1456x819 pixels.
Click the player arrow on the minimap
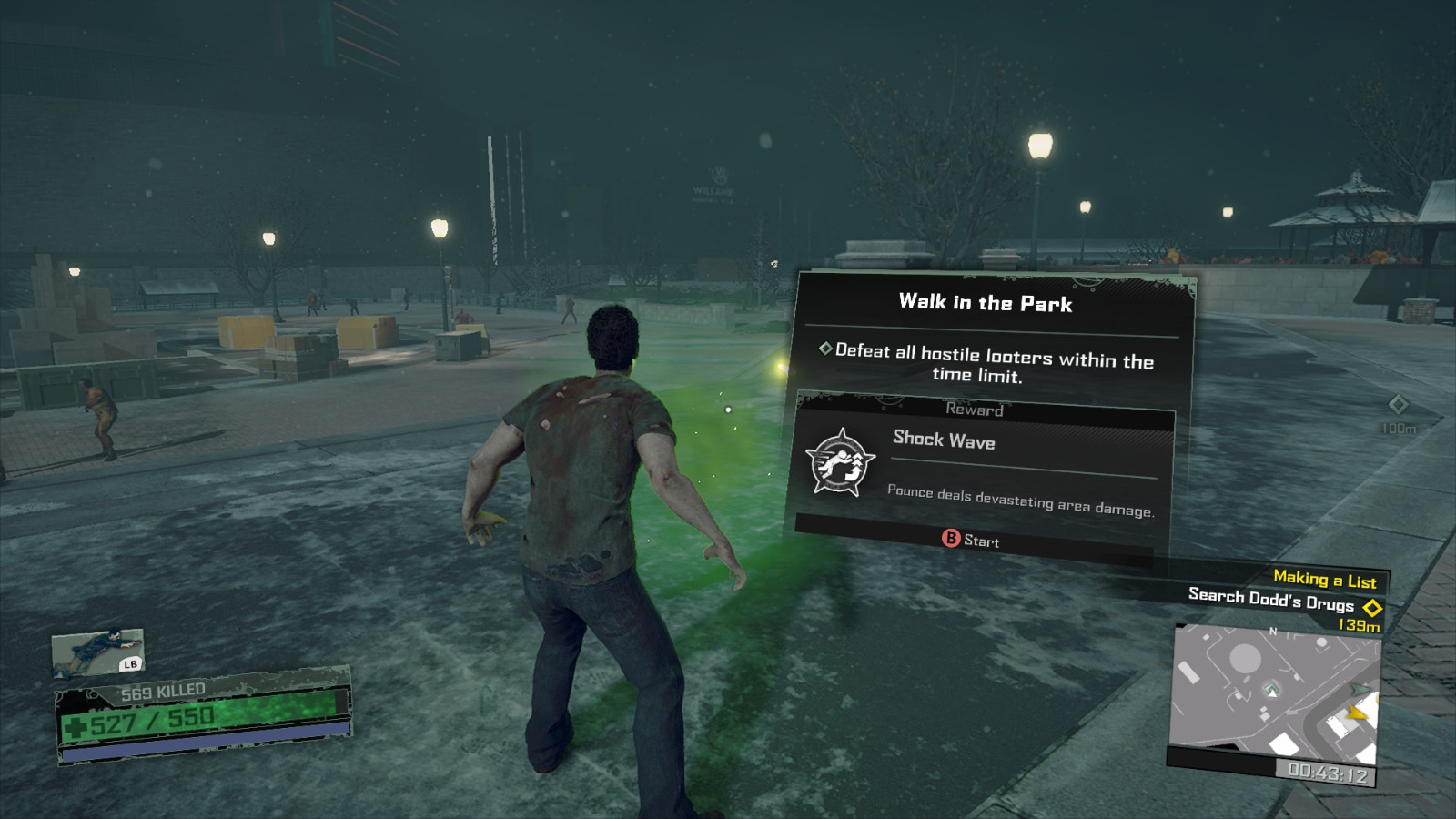click(1271, 692)
